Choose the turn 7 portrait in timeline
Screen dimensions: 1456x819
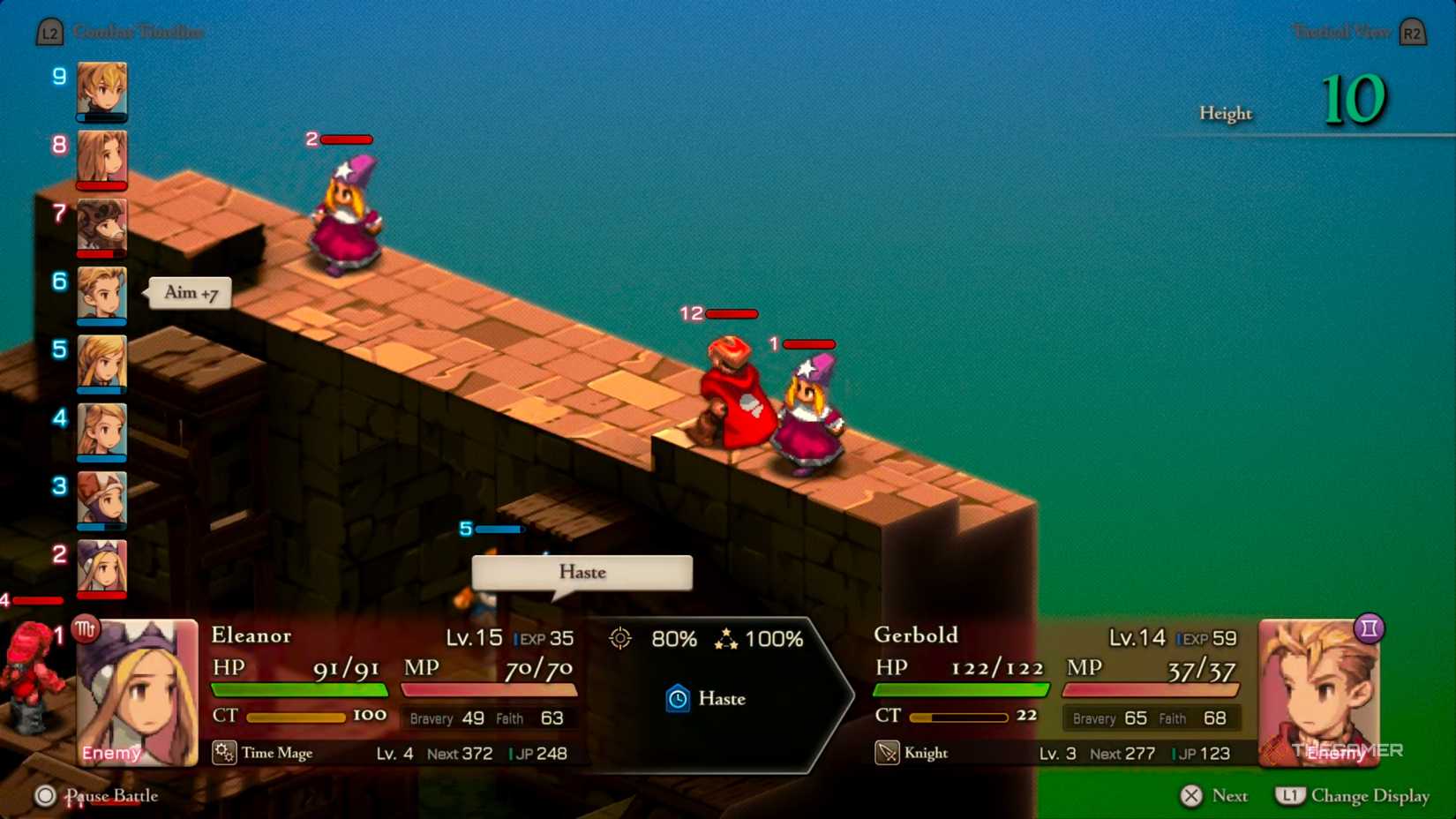point(101,227)
